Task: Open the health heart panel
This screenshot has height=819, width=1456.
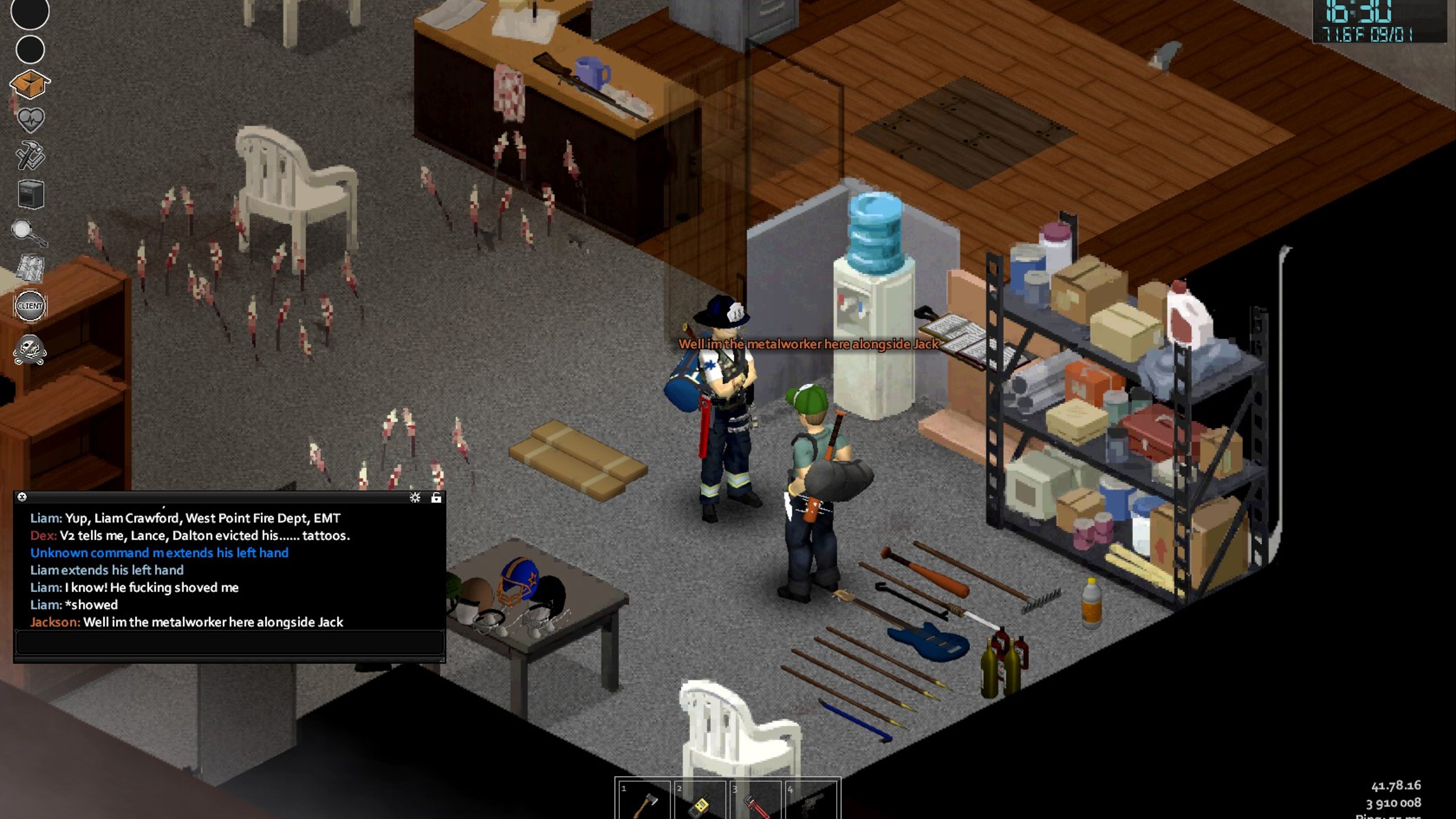Action: click(30, 119)
